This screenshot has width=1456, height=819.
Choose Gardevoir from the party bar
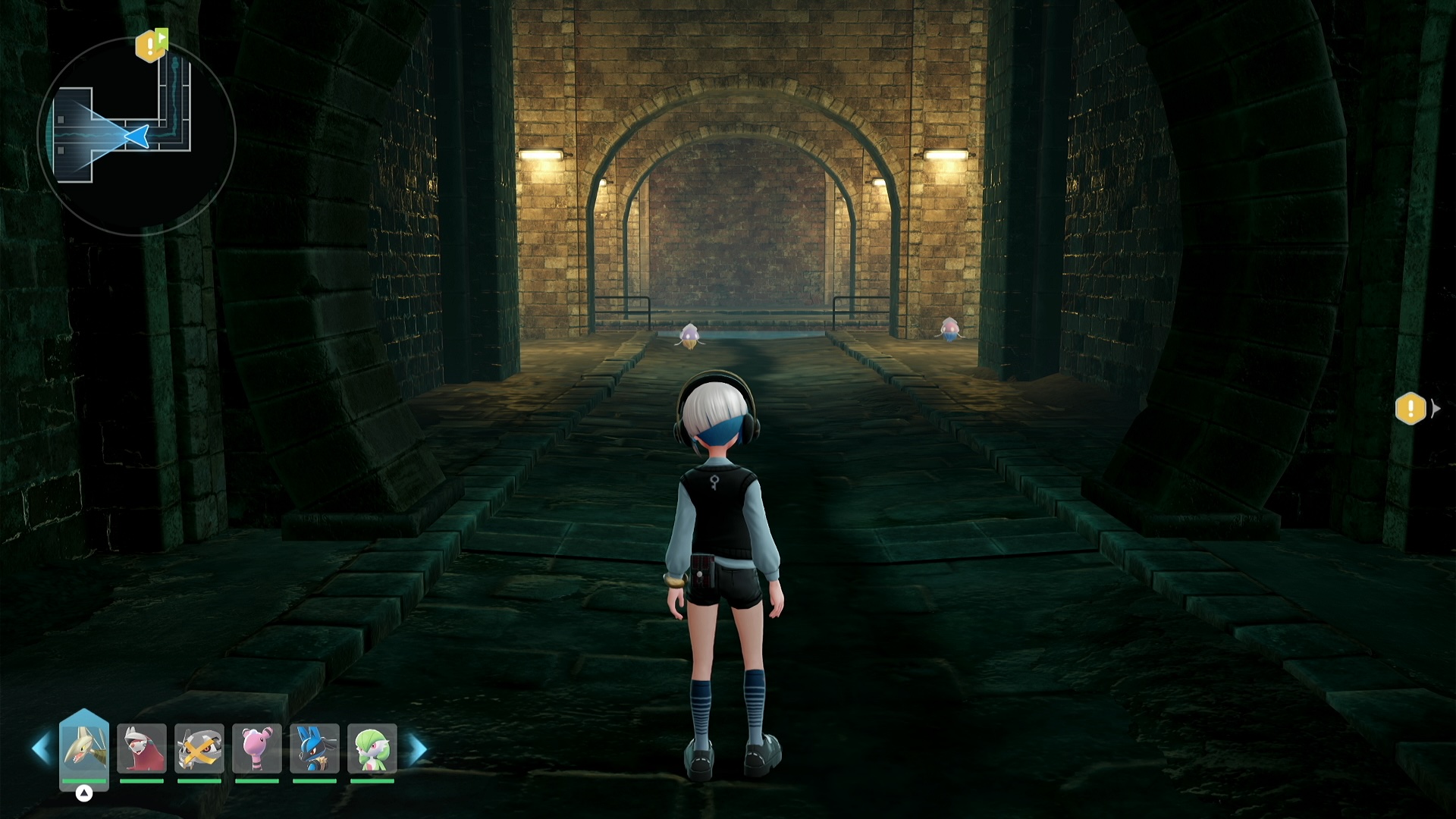tap(372, 749)
